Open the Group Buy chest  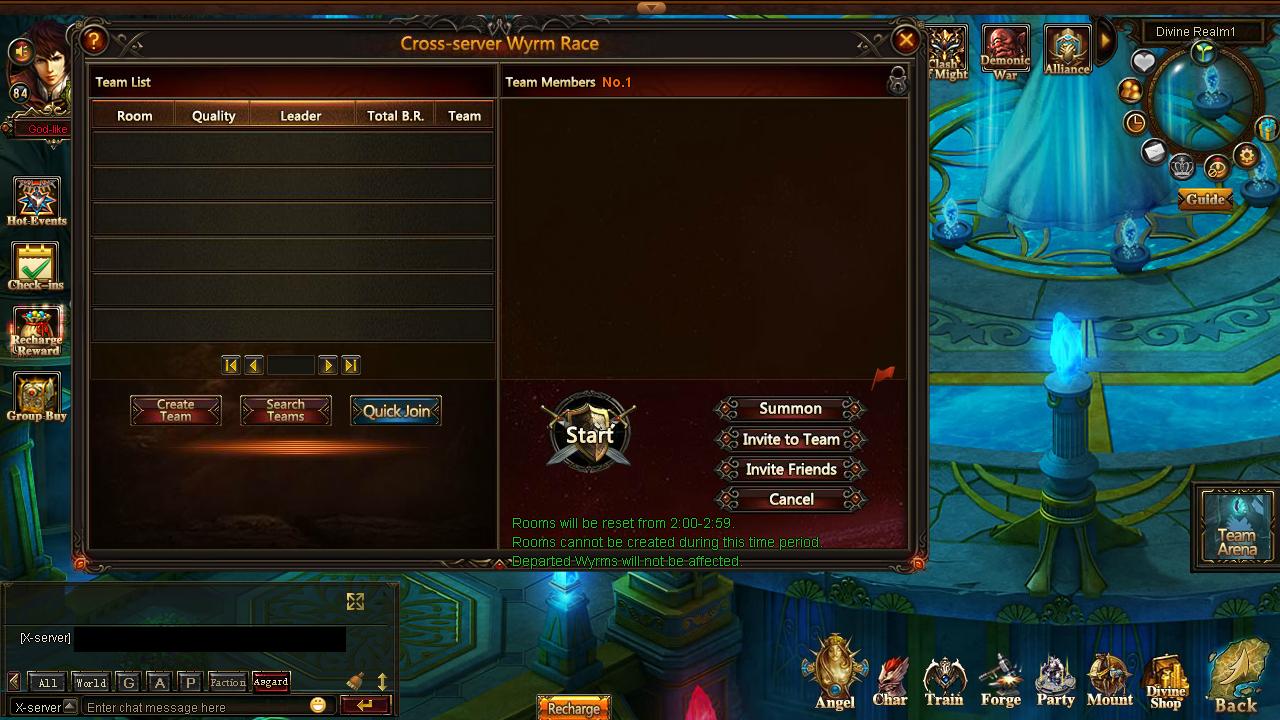(x=37, y=396)
